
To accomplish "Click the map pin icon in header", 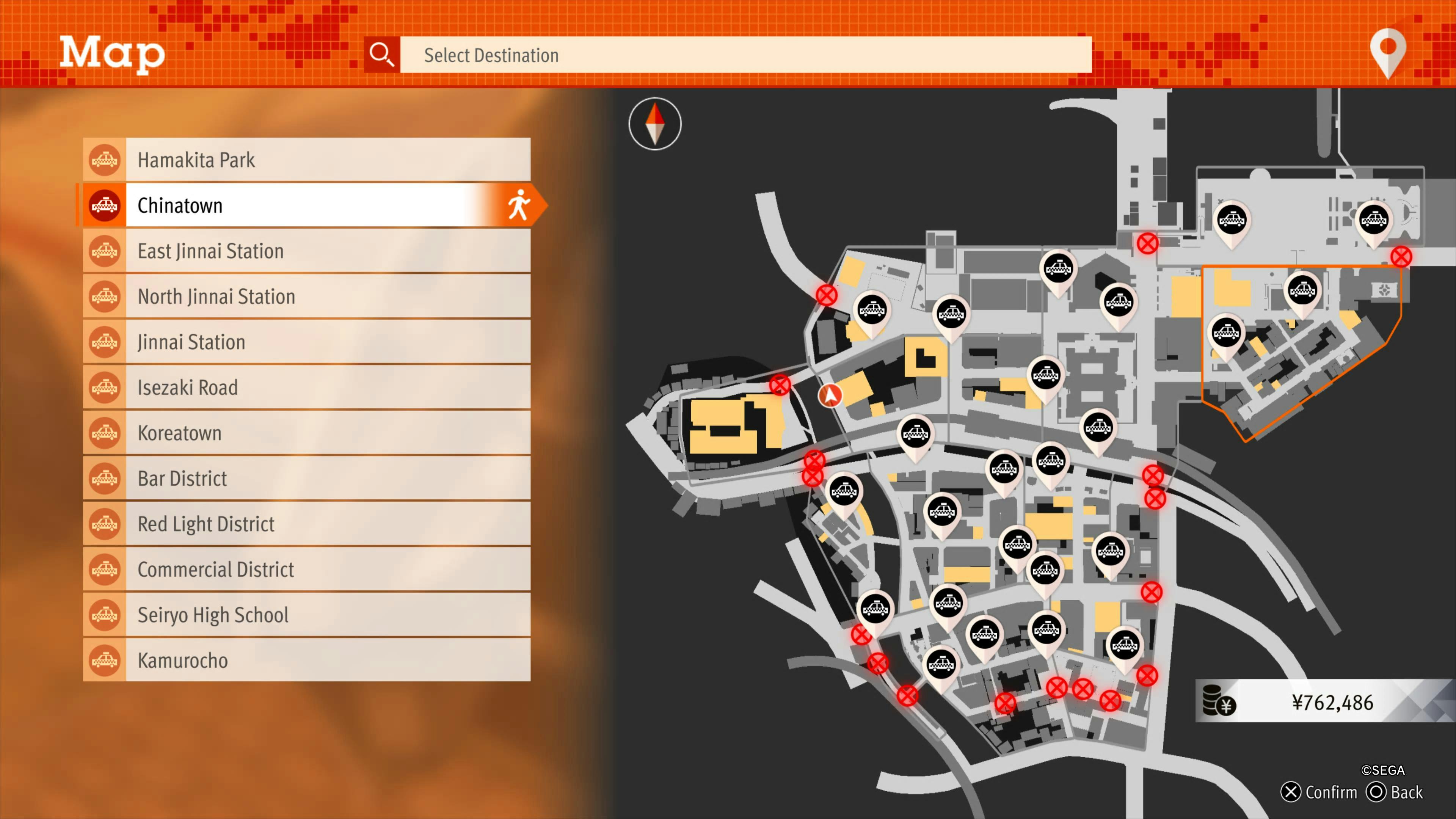I will click(1388, 52).
